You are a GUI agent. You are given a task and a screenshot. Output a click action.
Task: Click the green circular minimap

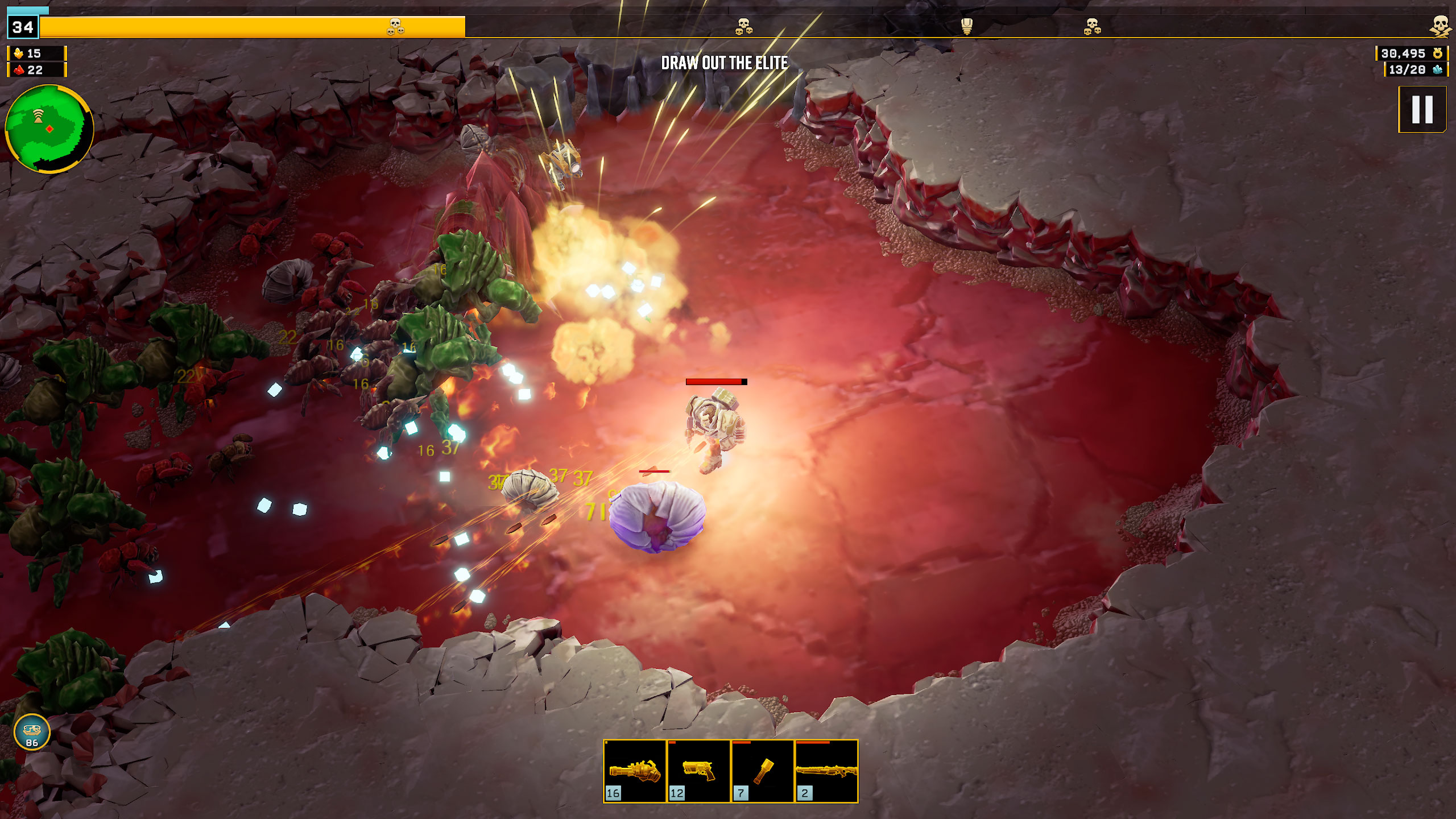(x=49, y=129)
